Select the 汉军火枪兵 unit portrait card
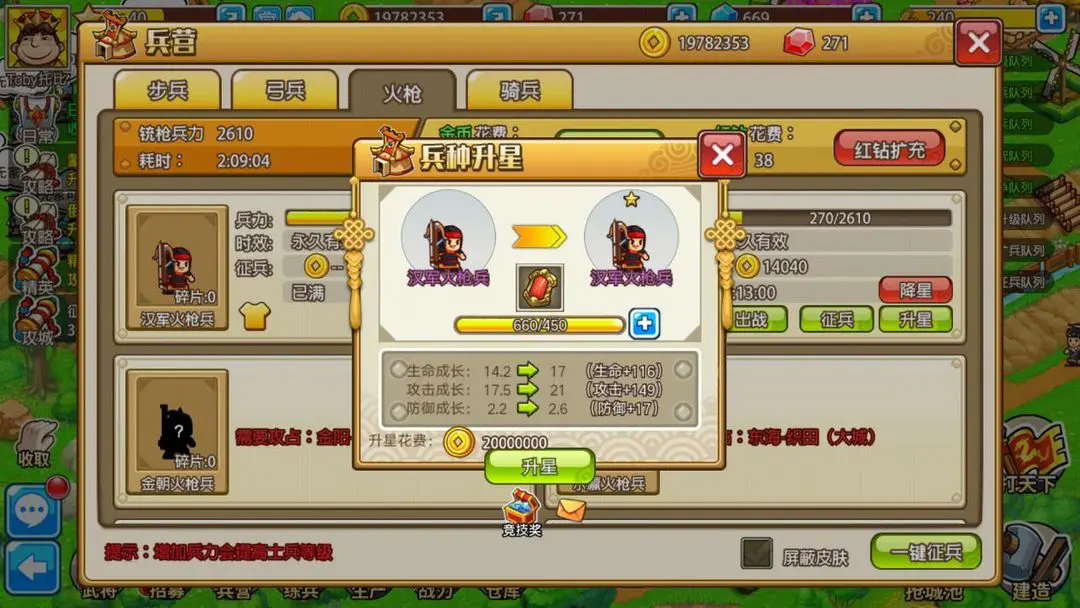This screenshot has height=608, width=1080. pos(177,268)
